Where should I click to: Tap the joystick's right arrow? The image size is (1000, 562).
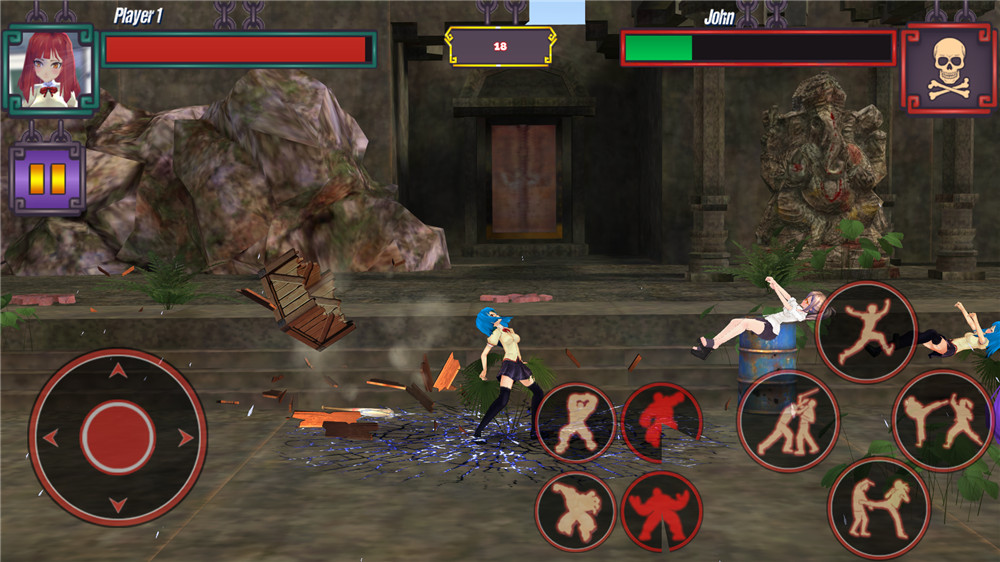click(x=185, y=437)
